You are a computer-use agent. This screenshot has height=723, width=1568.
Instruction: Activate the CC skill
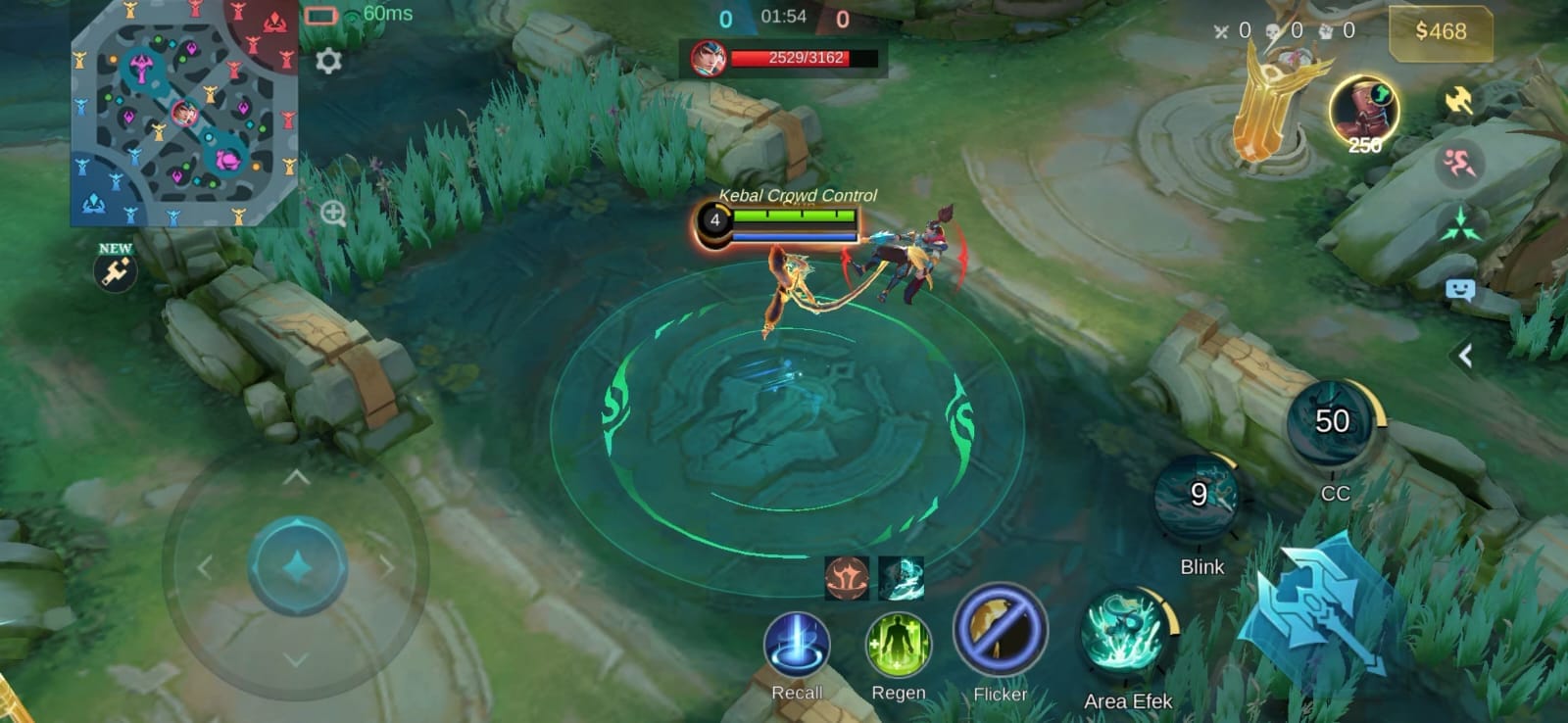point(1332,423)
